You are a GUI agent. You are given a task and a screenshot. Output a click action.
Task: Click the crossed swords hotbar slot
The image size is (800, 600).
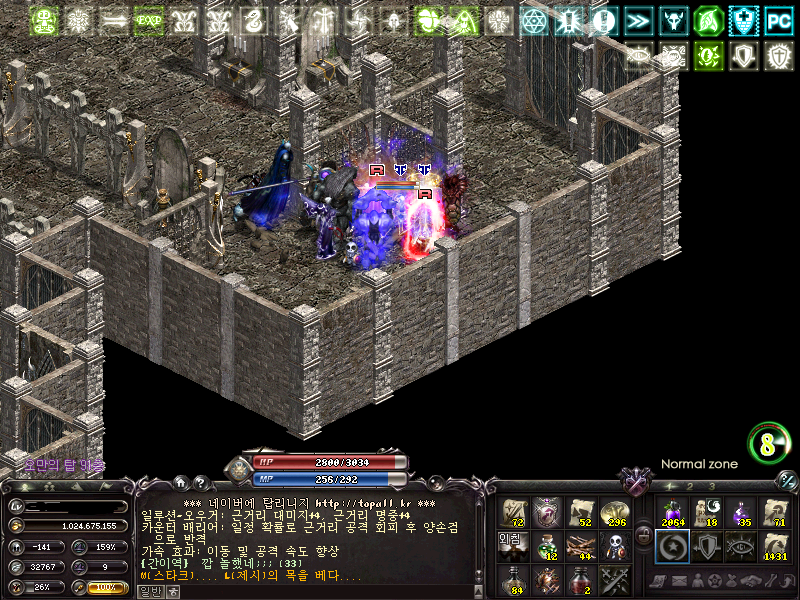point(616,579)
